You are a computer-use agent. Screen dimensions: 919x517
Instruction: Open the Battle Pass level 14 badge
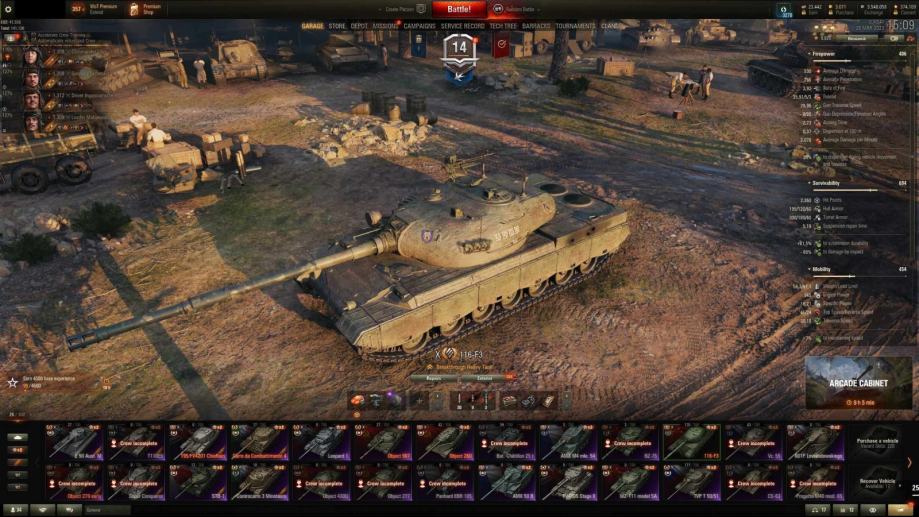(x=459, y=50)
